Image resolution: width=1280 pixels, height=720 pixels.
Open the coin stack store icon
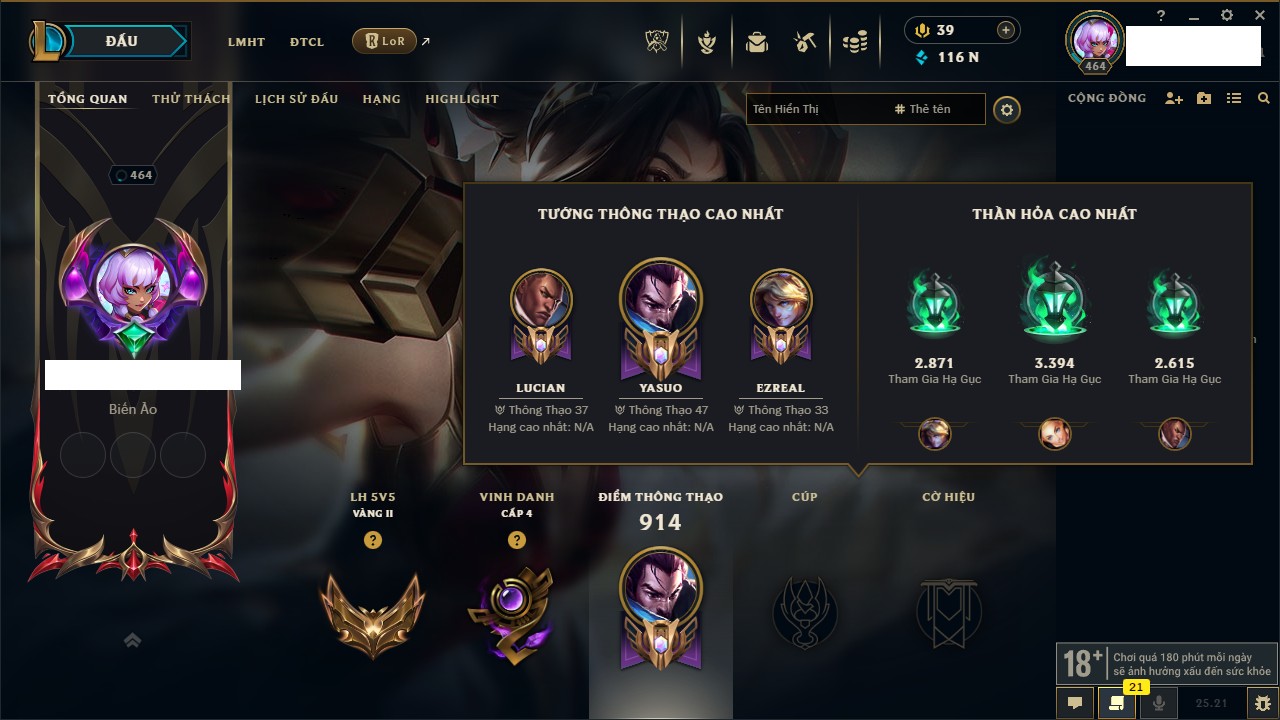click(854, 42)
